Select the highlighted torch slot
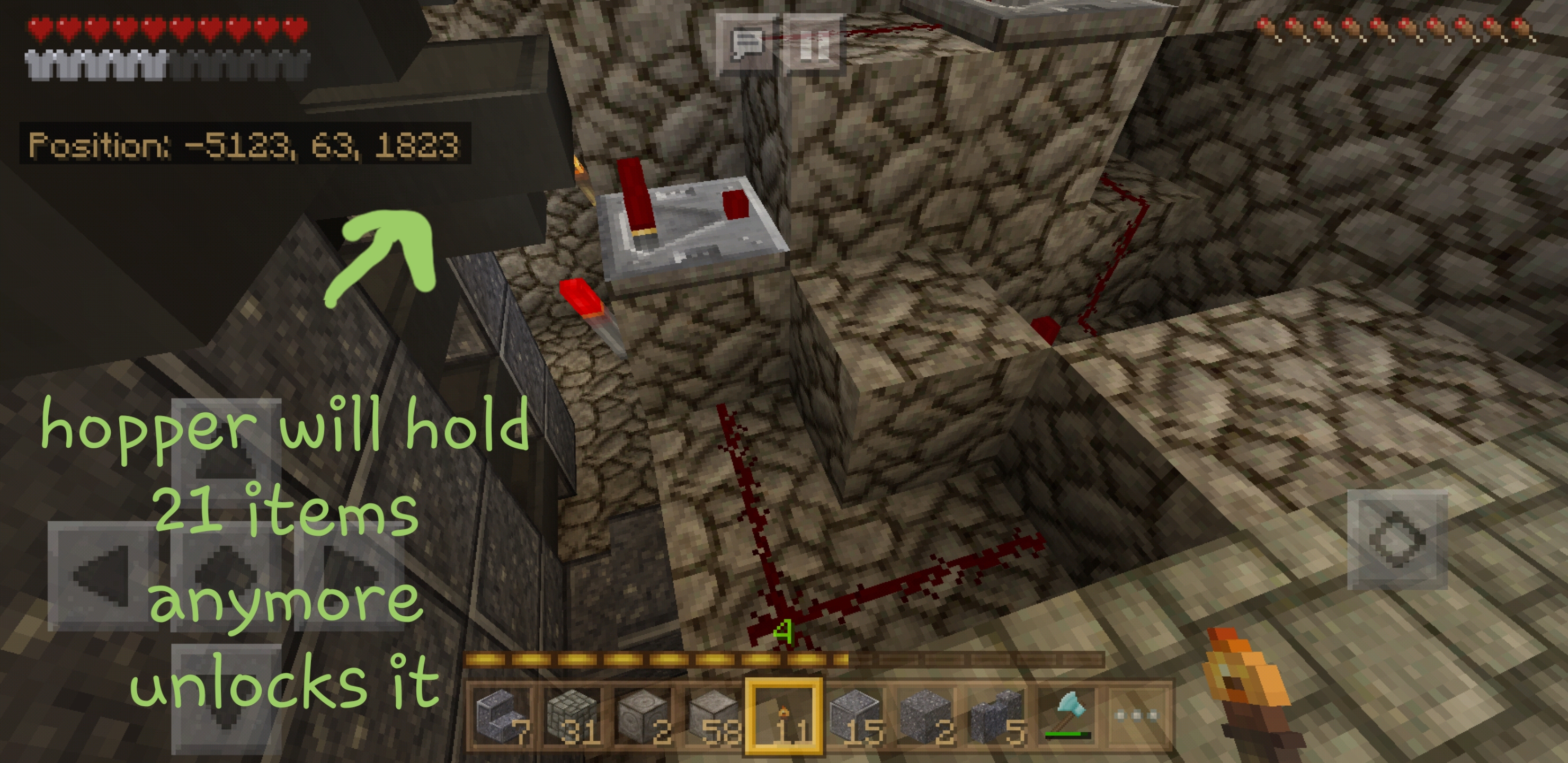Viewport: 1568px width, 763px height. pyautogui.click(x=784, y=716)
